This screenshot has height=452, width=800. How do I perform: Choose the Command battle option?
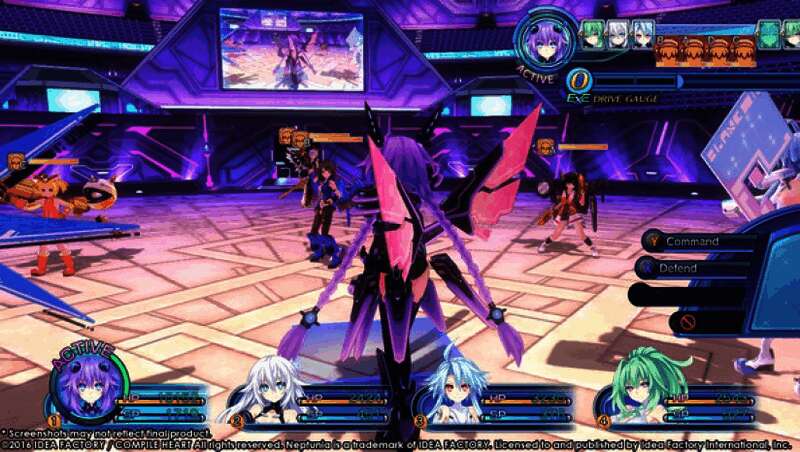692,241
